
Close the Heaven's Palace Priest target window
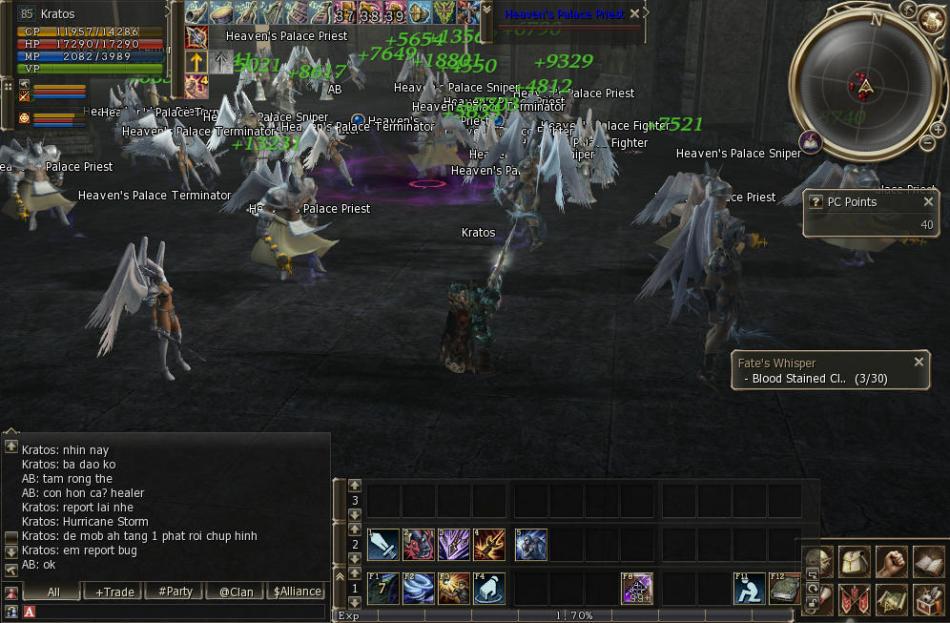point(634,14)
